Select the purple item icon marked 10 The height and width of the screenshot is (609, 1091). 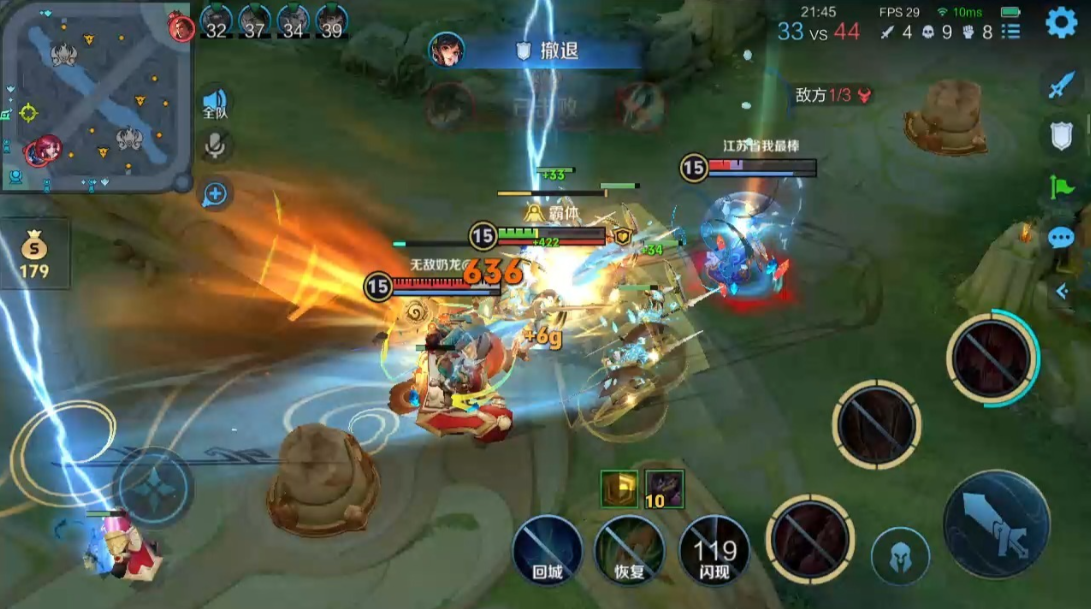(x=664, y=488)
